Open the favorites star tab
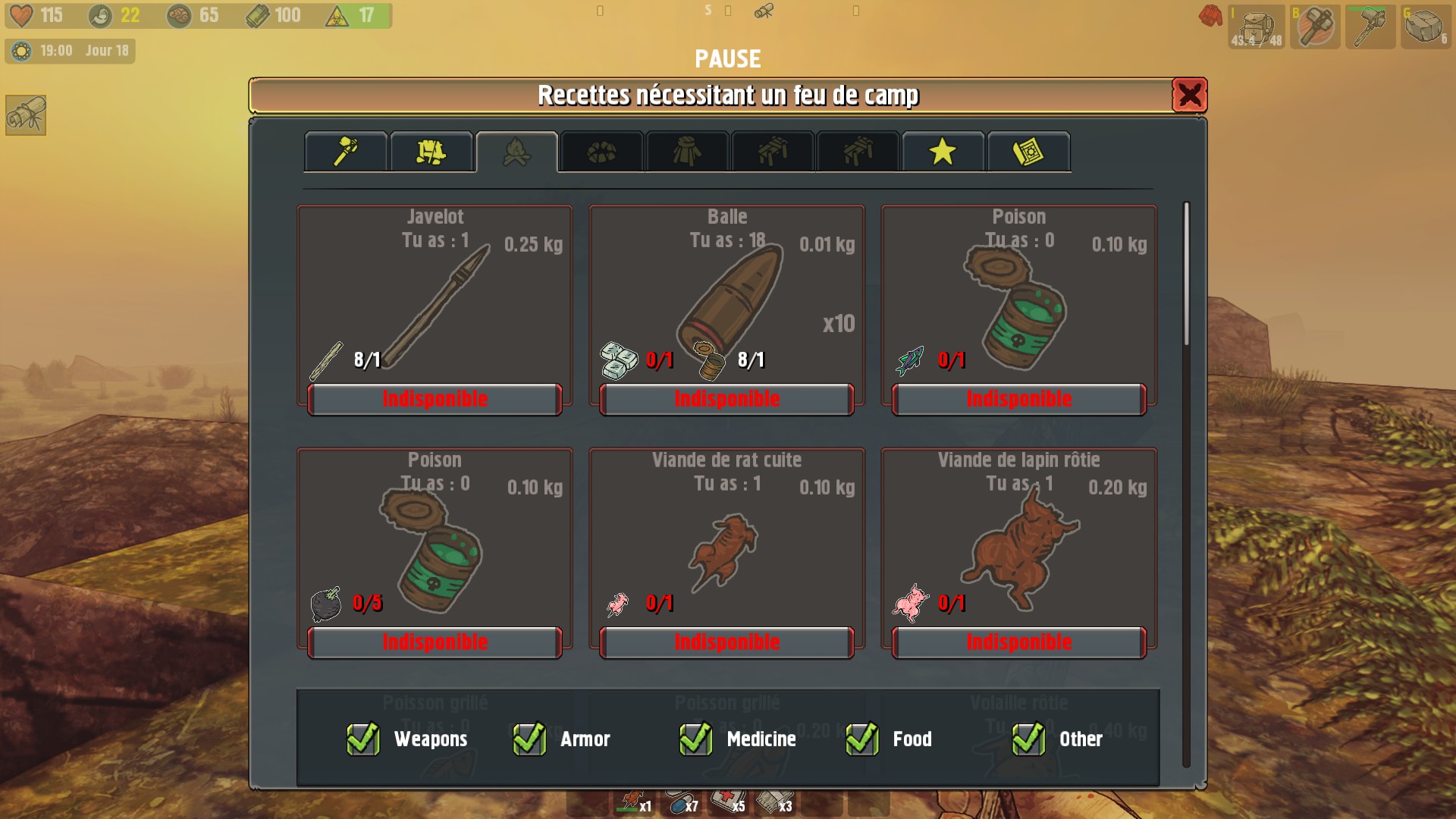This screenshot has width=1456, height=819. pos(943,151)
